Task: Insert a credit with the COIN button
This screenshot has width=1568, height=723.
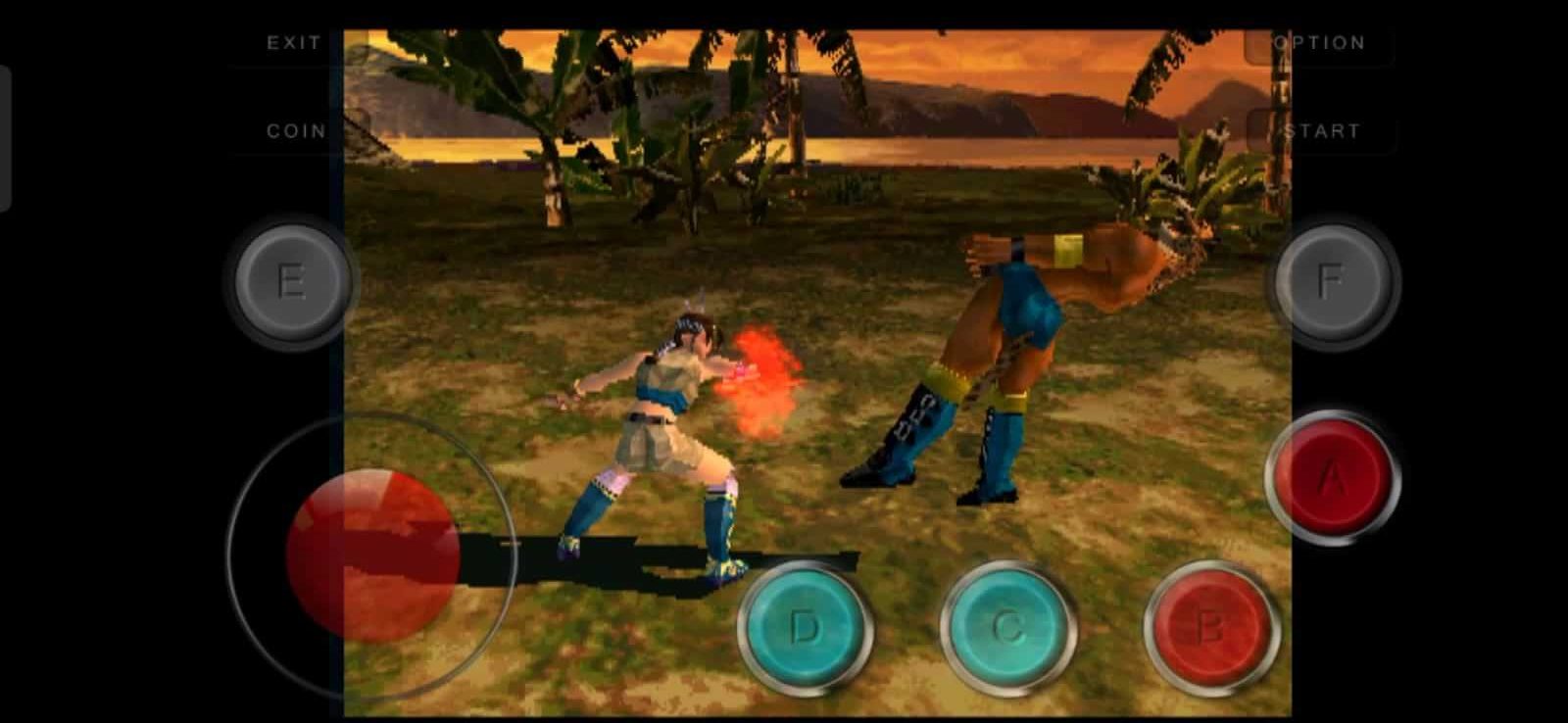Action: pos(294,129)
